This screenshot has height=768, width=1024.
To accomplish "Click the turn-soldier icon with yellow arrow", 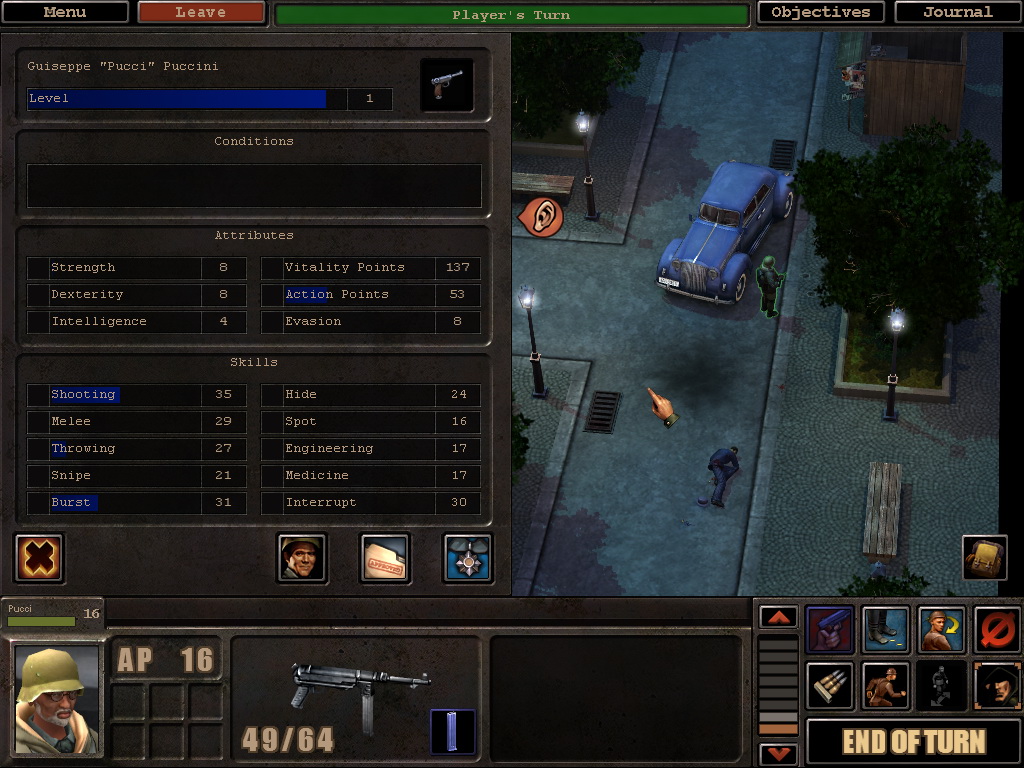I will point(941,630).
